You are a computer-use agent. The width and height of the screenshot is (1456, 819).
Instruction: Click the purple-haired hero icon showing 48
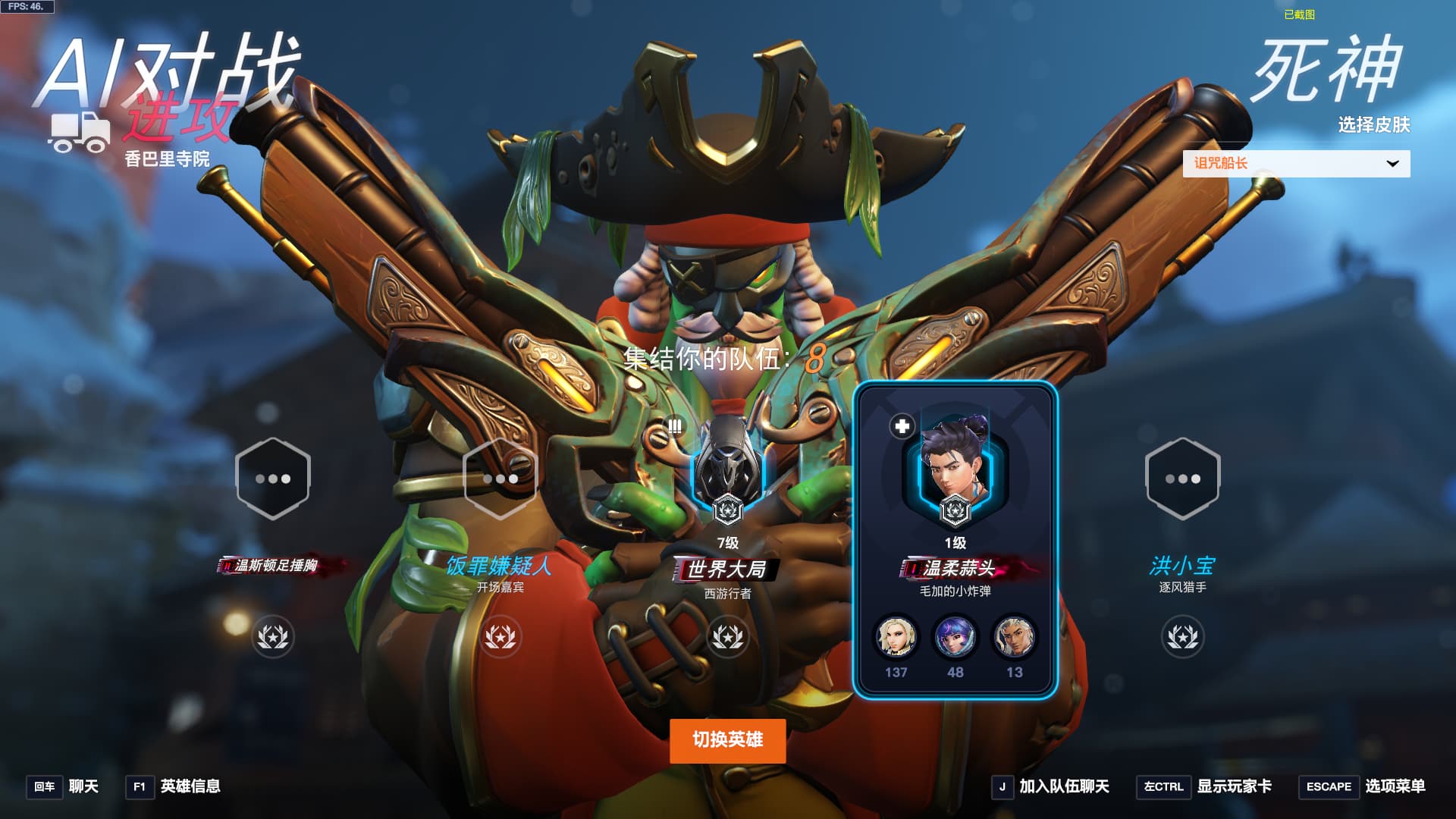pyautogui.click(x=955, y=637)
